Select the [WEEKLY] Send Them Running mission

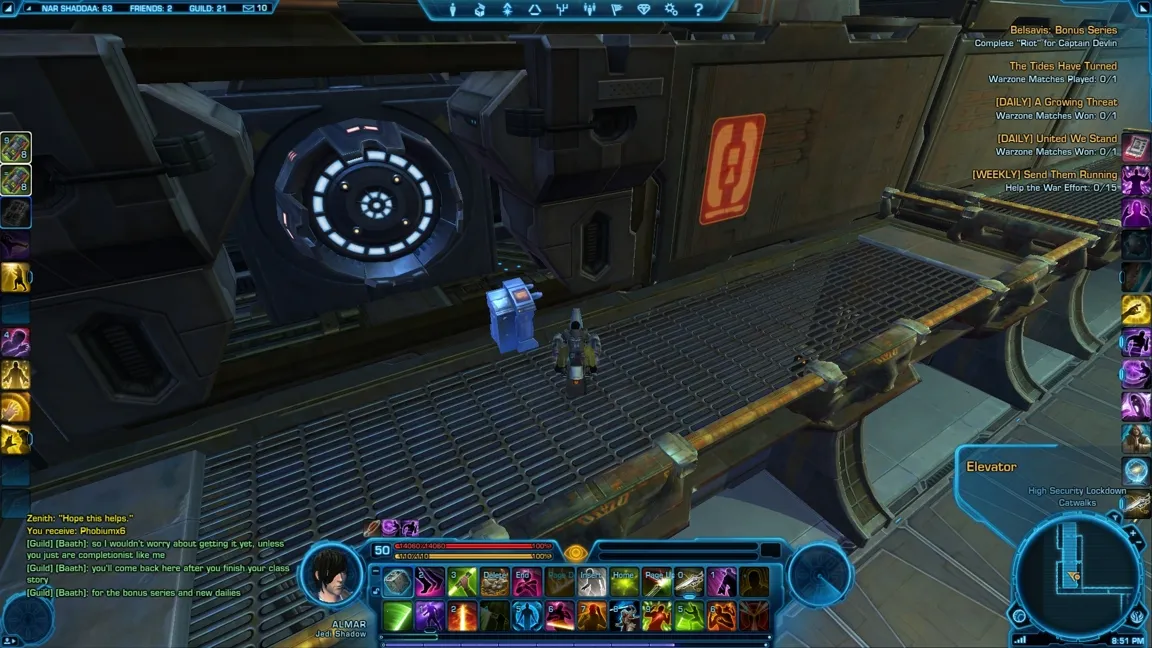[x=1045, y=175]
